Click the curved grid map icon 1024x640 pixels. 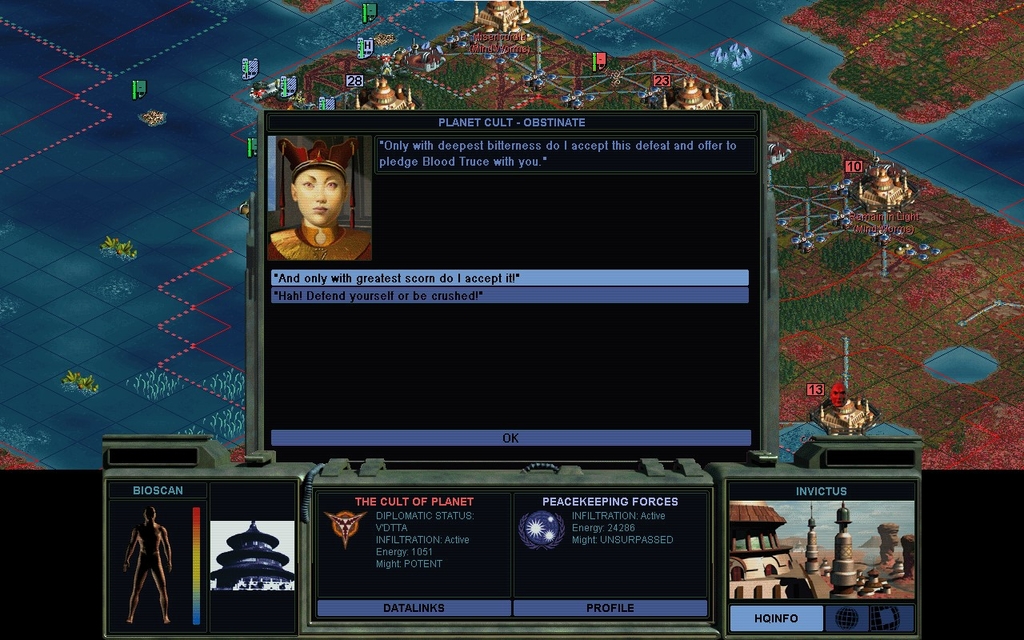click(884, 618)
